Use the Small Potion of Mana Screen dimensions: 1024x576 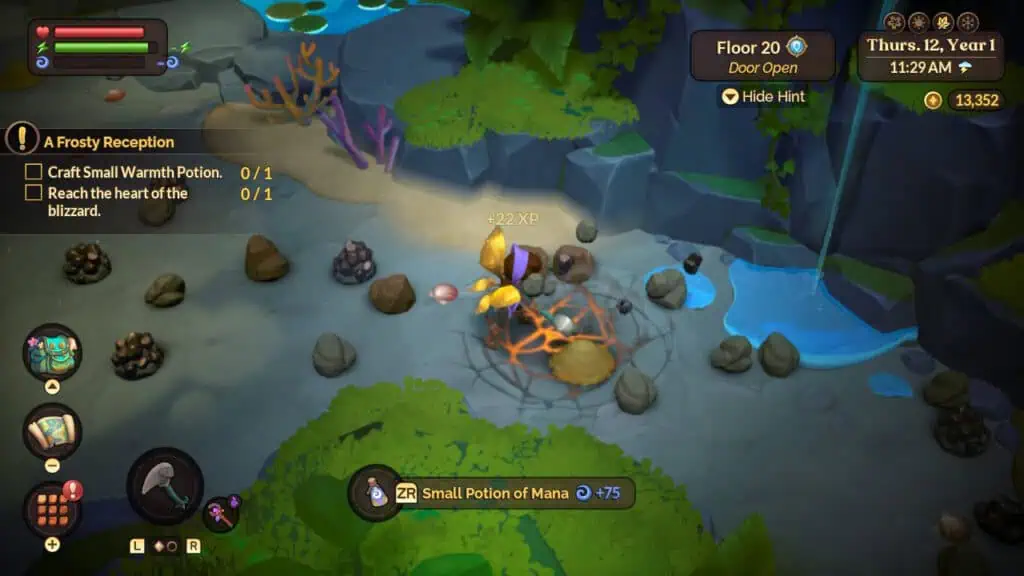tap(376, 493)
